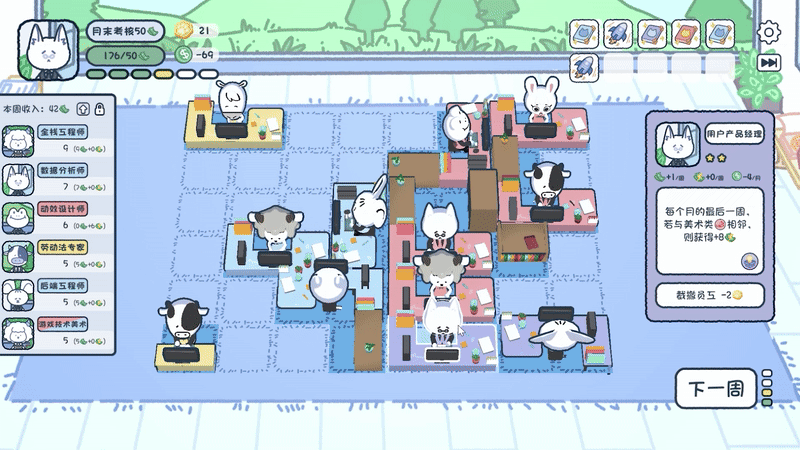Image resolution: width=800 pixels, height=450 pixels.
Task: Click the red book item card
Action: (686, 34)
